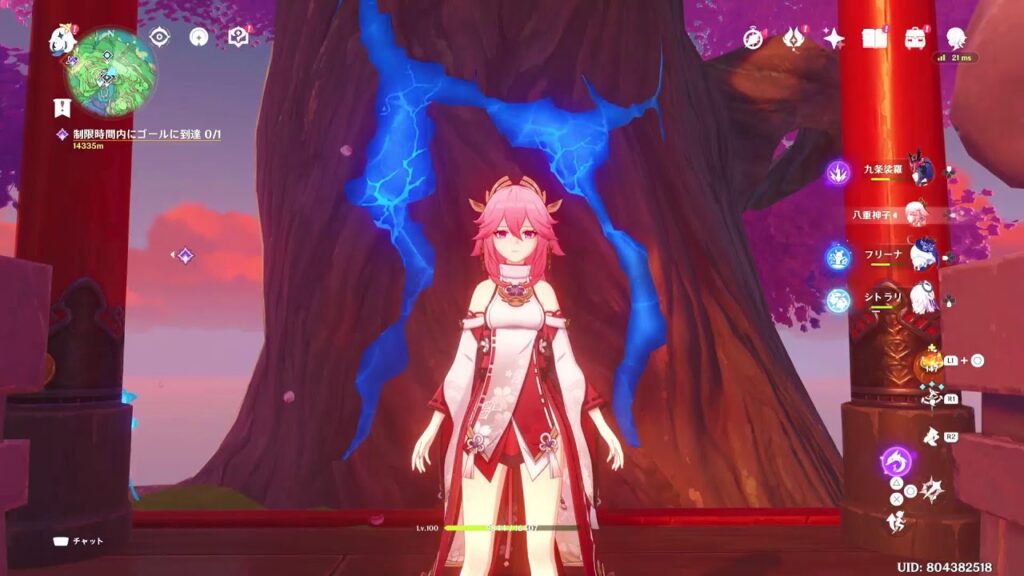The image size is (1024, 576).
Task: Open the compass events icon
Action: [x=753, y=38]
